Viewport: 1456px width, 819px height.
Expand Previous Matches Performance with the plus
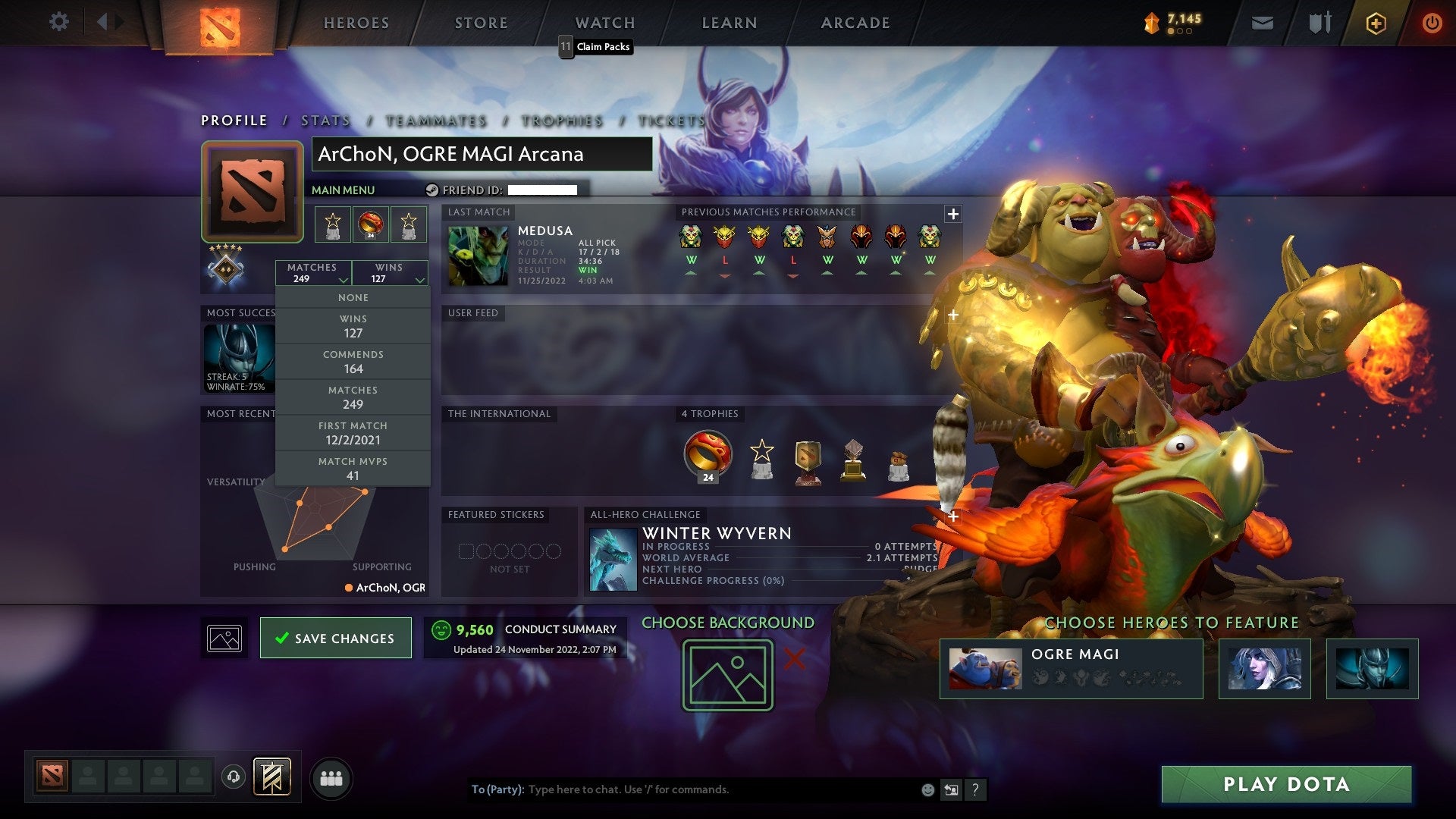(952, 214)
